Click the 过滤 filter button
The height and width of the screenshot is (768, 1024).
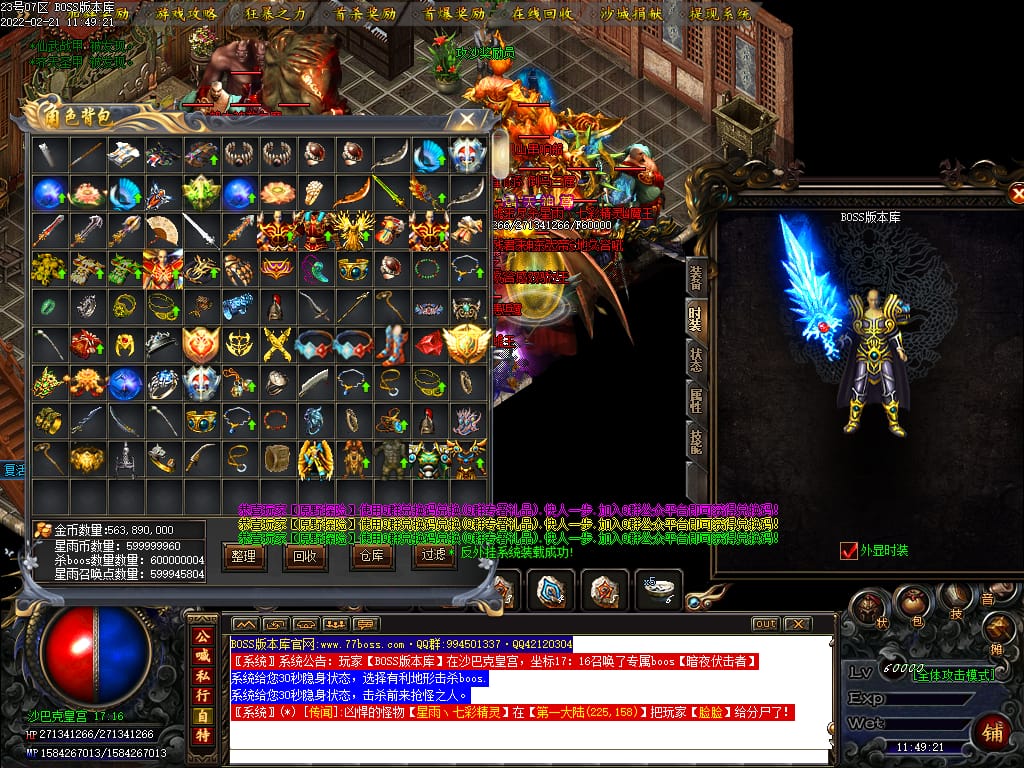pos(433,557)
